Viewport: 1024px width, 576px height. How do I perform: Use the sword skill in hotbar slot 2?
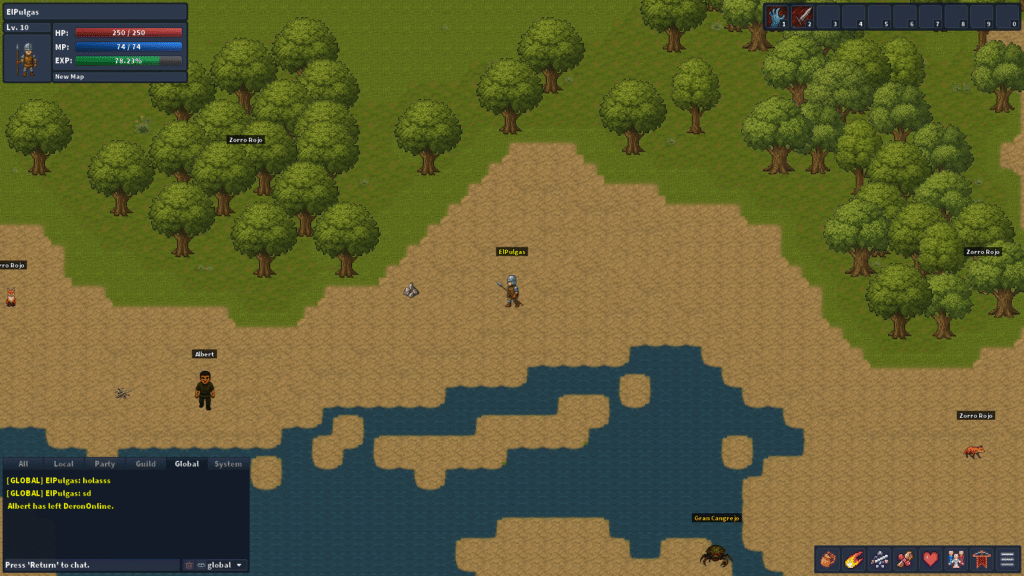[x=802, y=17]
